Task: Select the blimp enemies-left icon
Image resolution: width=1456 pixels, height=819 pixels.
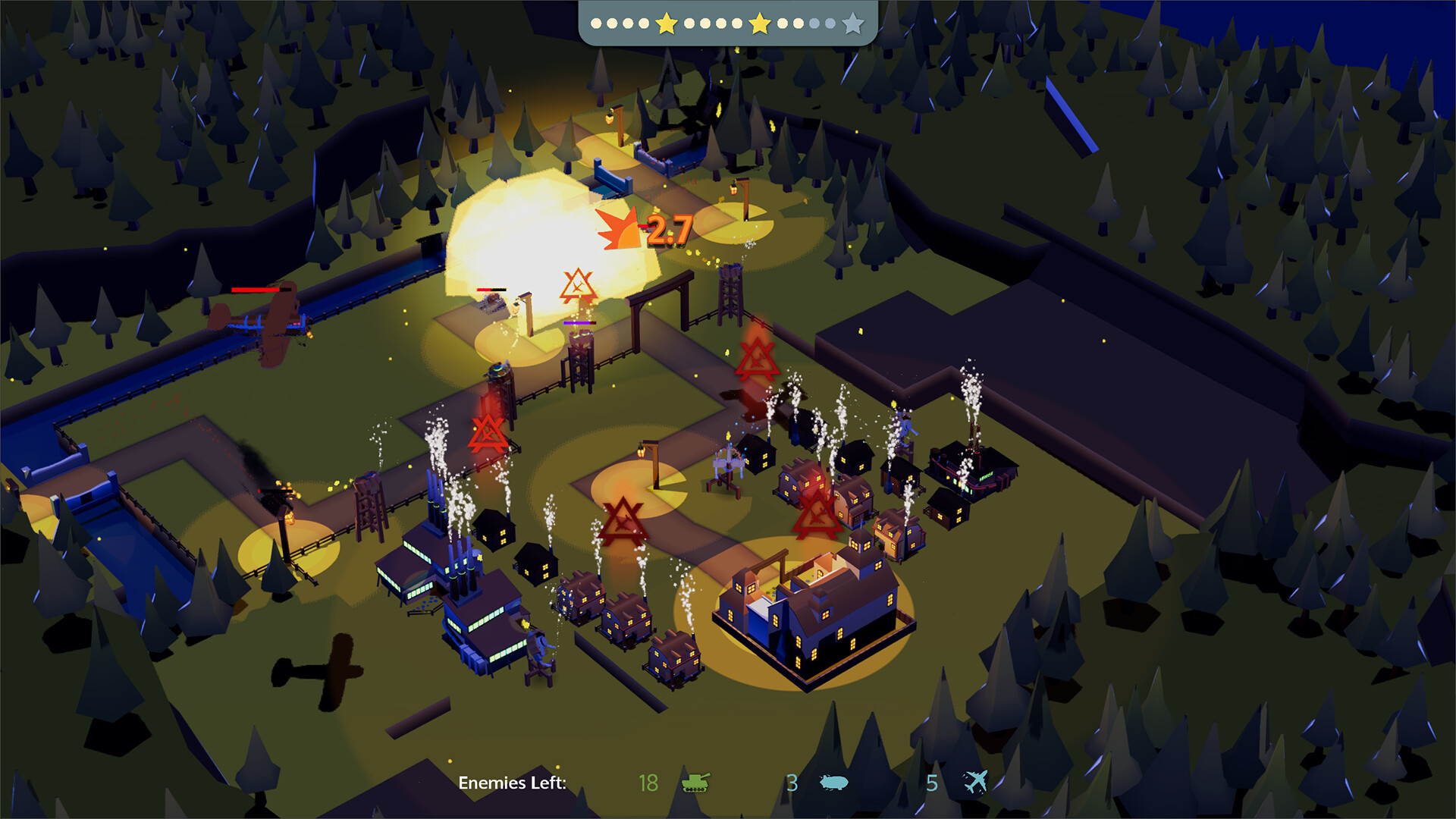Action: point(833,782)
